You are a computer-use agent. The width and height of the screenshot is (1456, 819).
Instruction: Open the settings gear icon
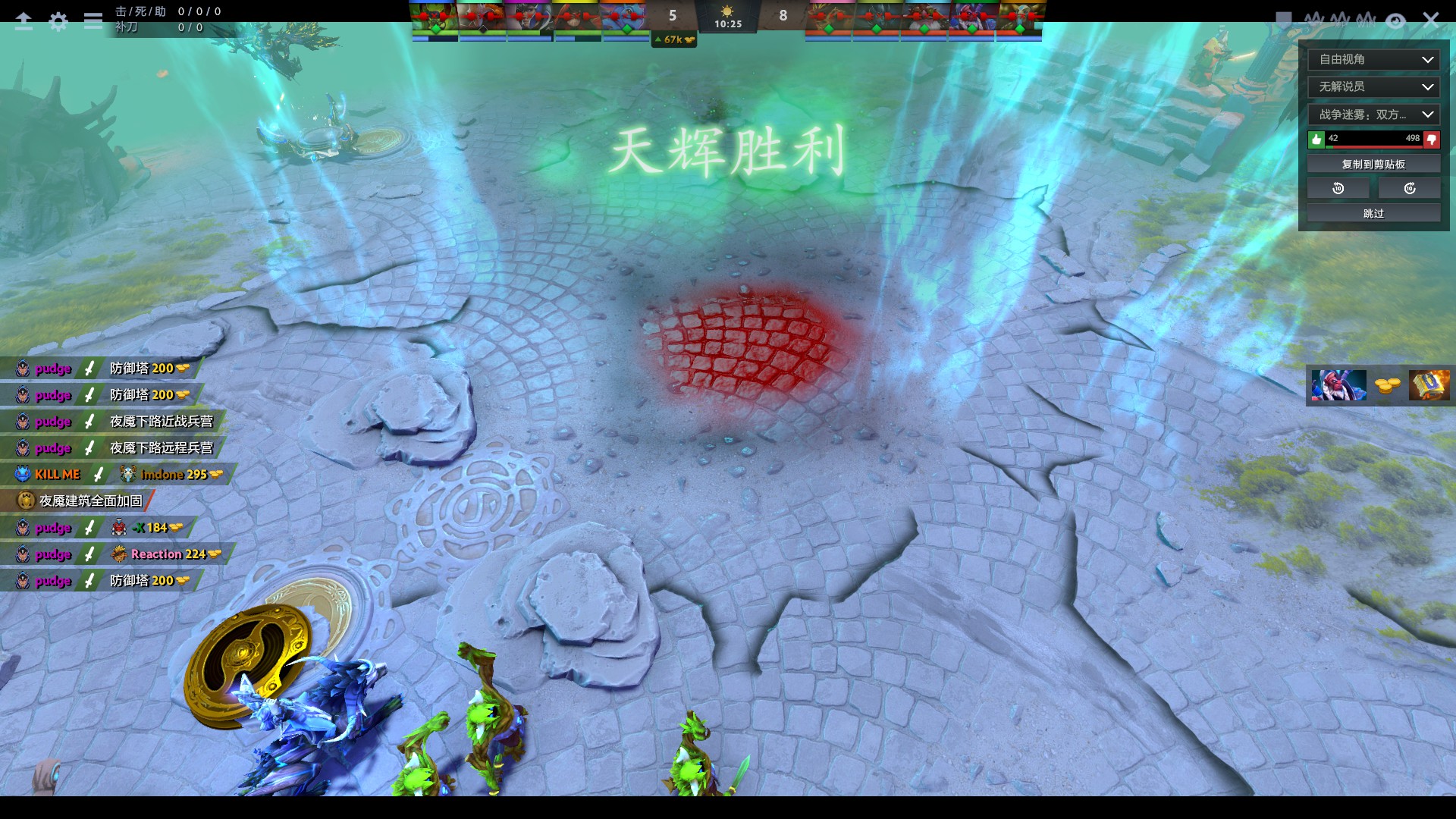(x=58, y=20)
